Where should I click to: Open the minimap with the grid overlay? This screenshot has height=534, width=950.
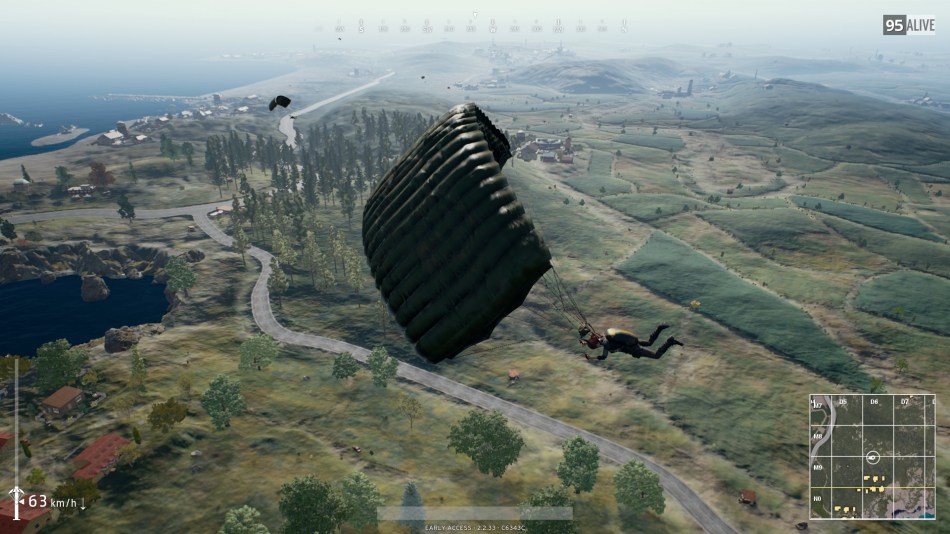[873, 456]
